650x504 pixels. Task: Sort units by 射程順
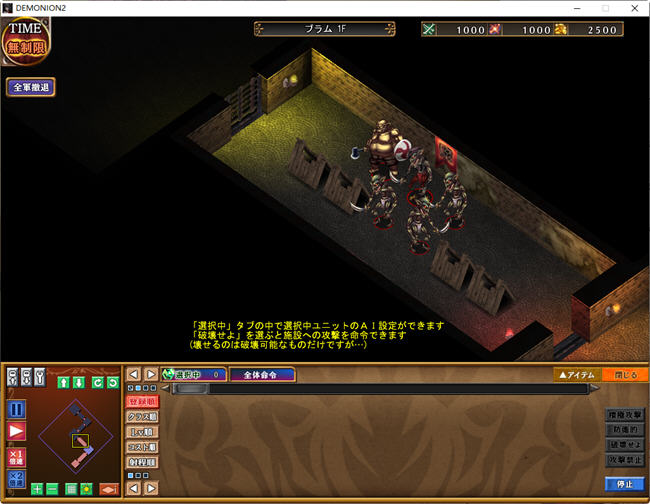tap(141, 463)
